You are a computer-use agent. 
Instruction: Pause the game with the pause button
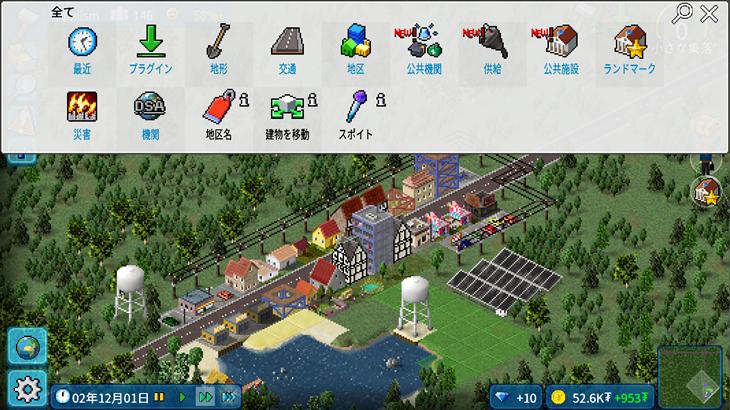(x=158, y=397)
